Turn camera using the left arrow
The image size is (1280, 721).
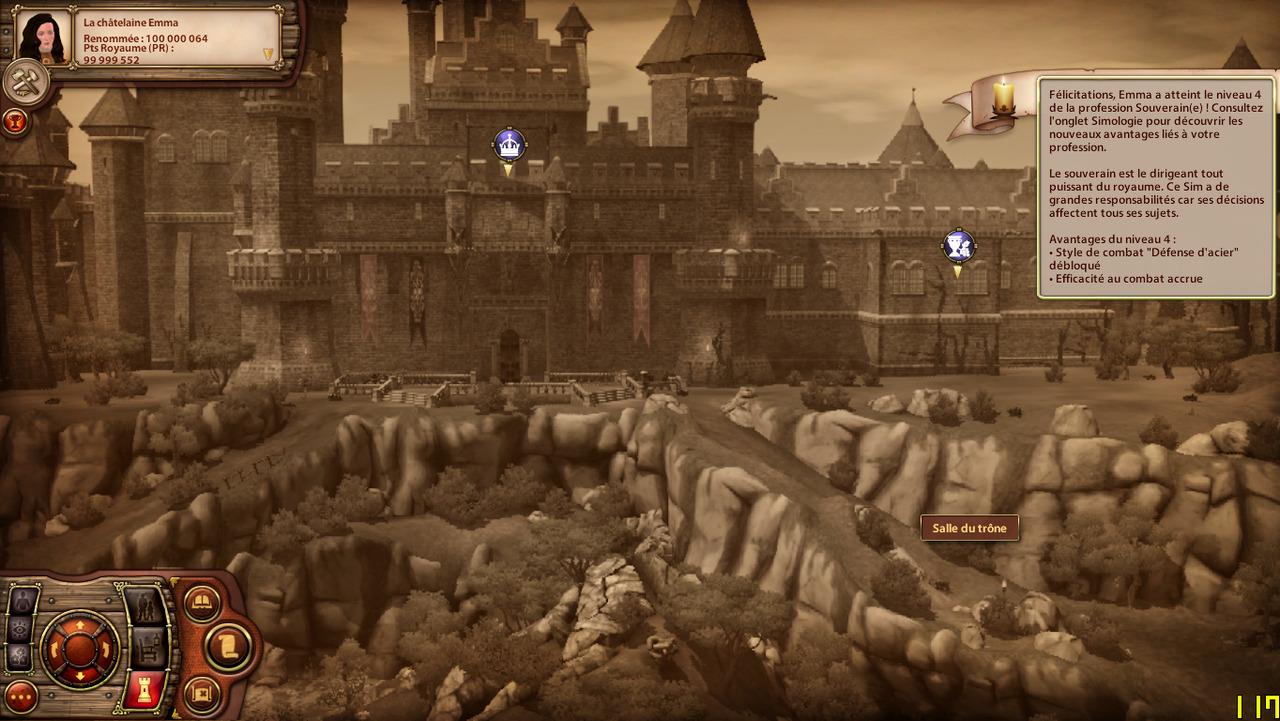tap(55, 648)
